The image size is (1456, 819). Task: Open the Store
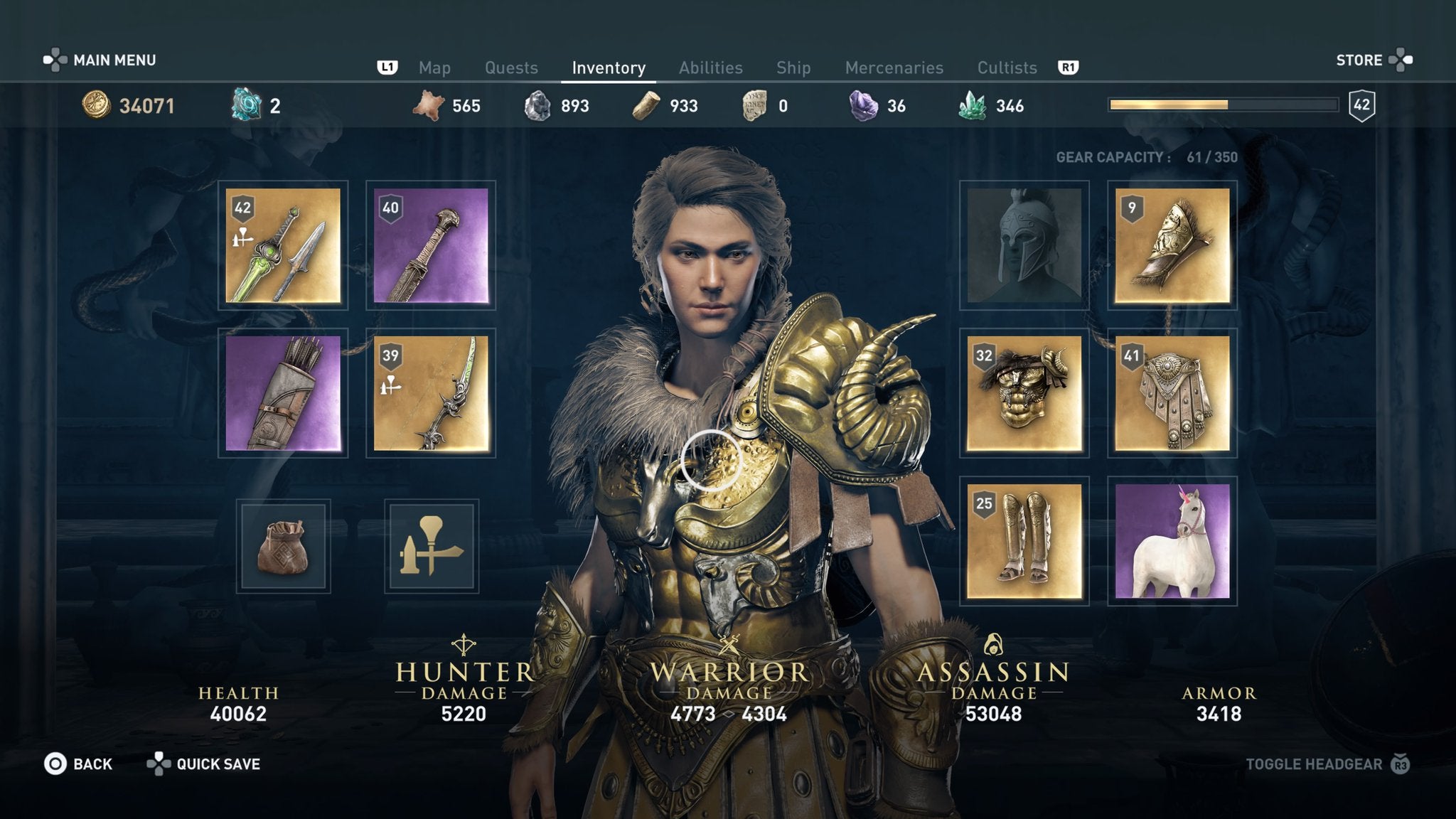[x=1360, y=60]
